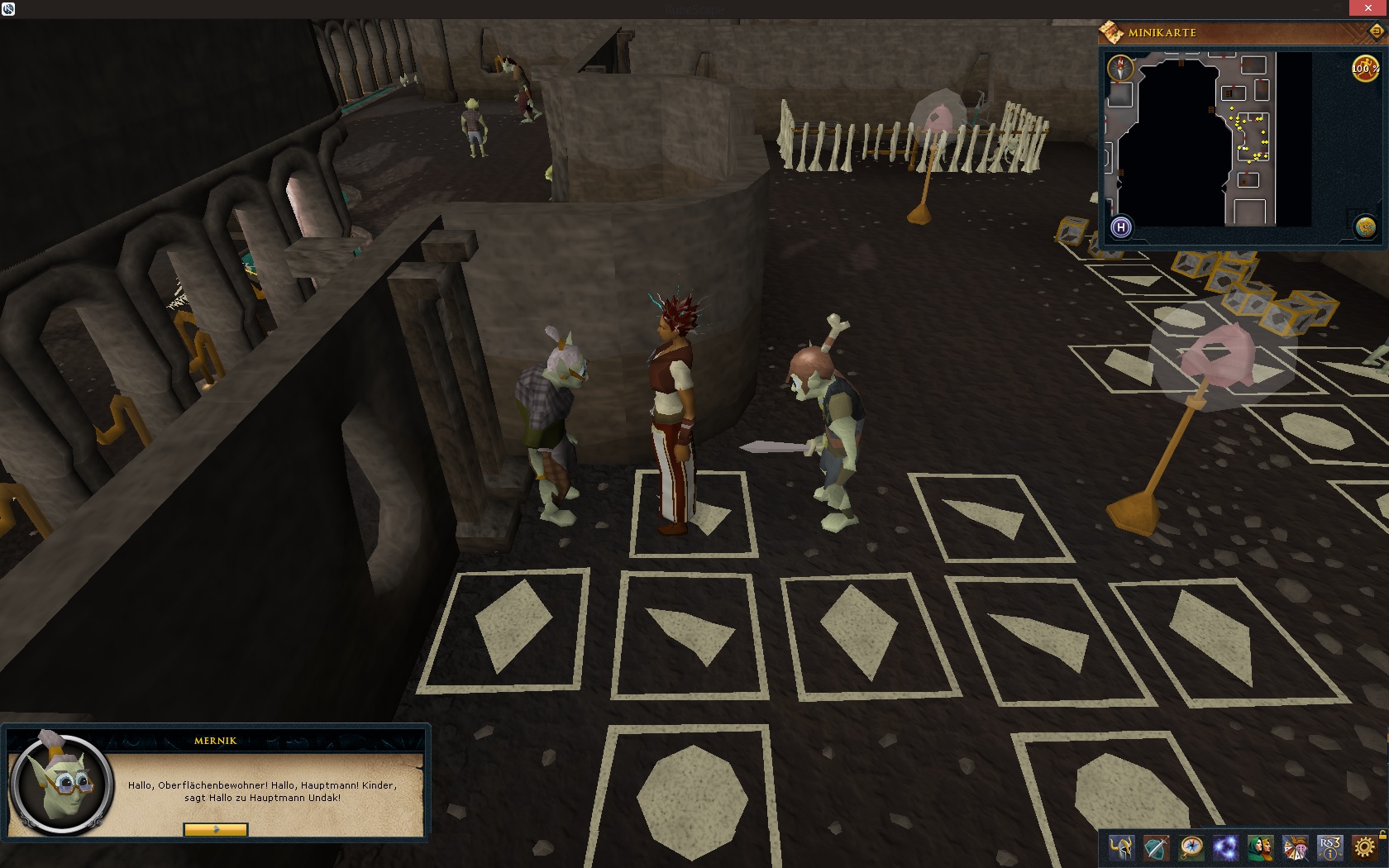Open the hooded figures community menu
Screen dimensions: 1389x868
coord(1260,848)
